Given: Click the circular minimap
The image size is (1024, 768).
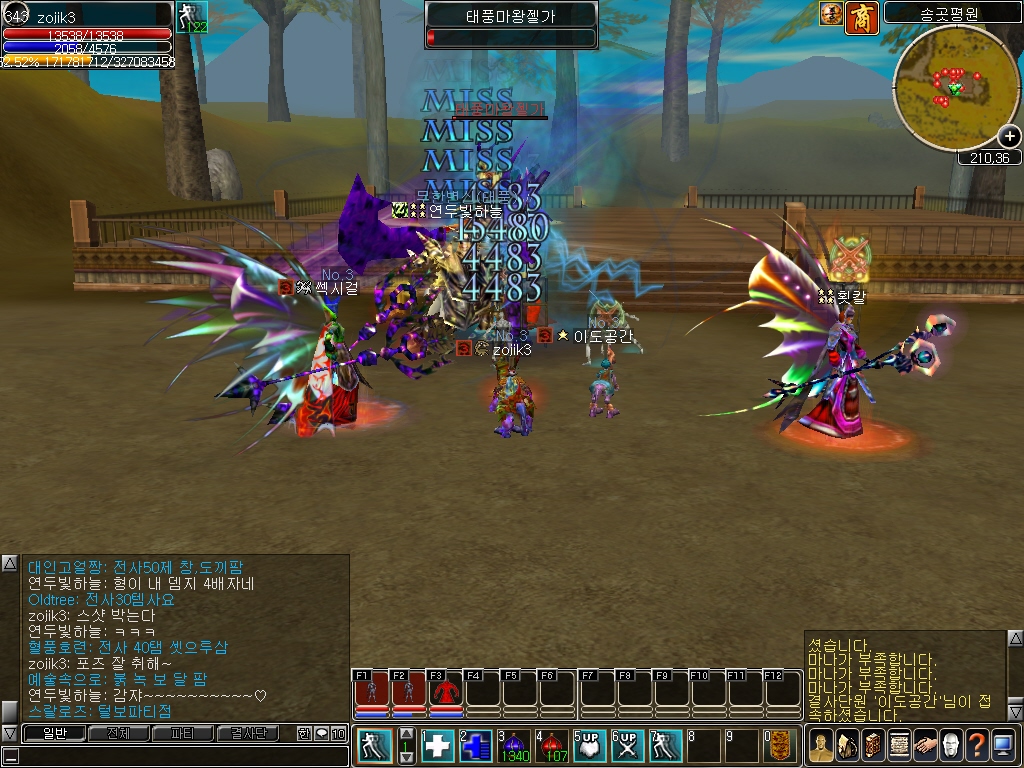Looking at the screenshot, I should pos(955,88).
